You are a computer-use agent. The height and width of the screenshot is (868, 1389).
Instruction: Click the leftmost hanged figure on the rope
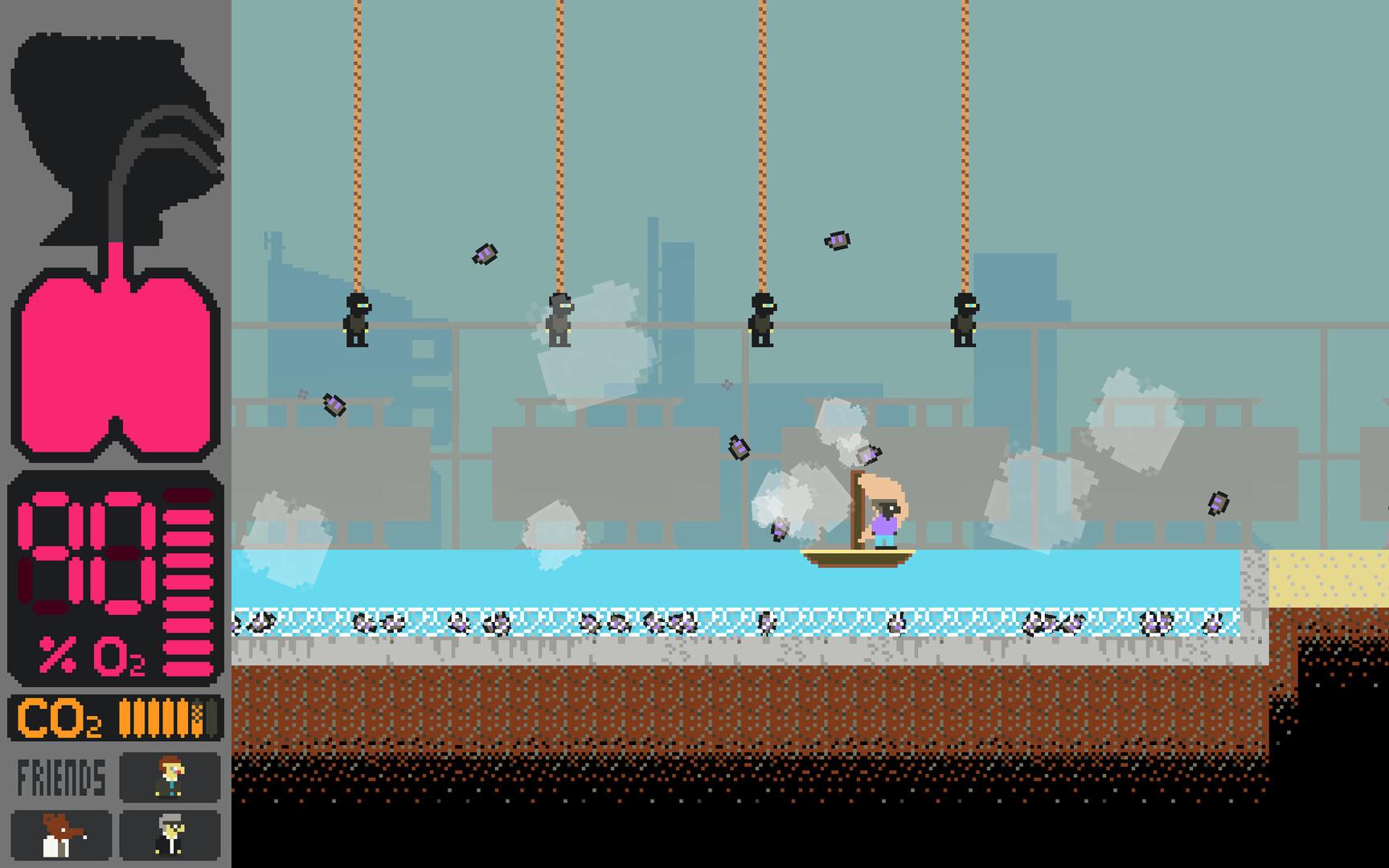357,321
